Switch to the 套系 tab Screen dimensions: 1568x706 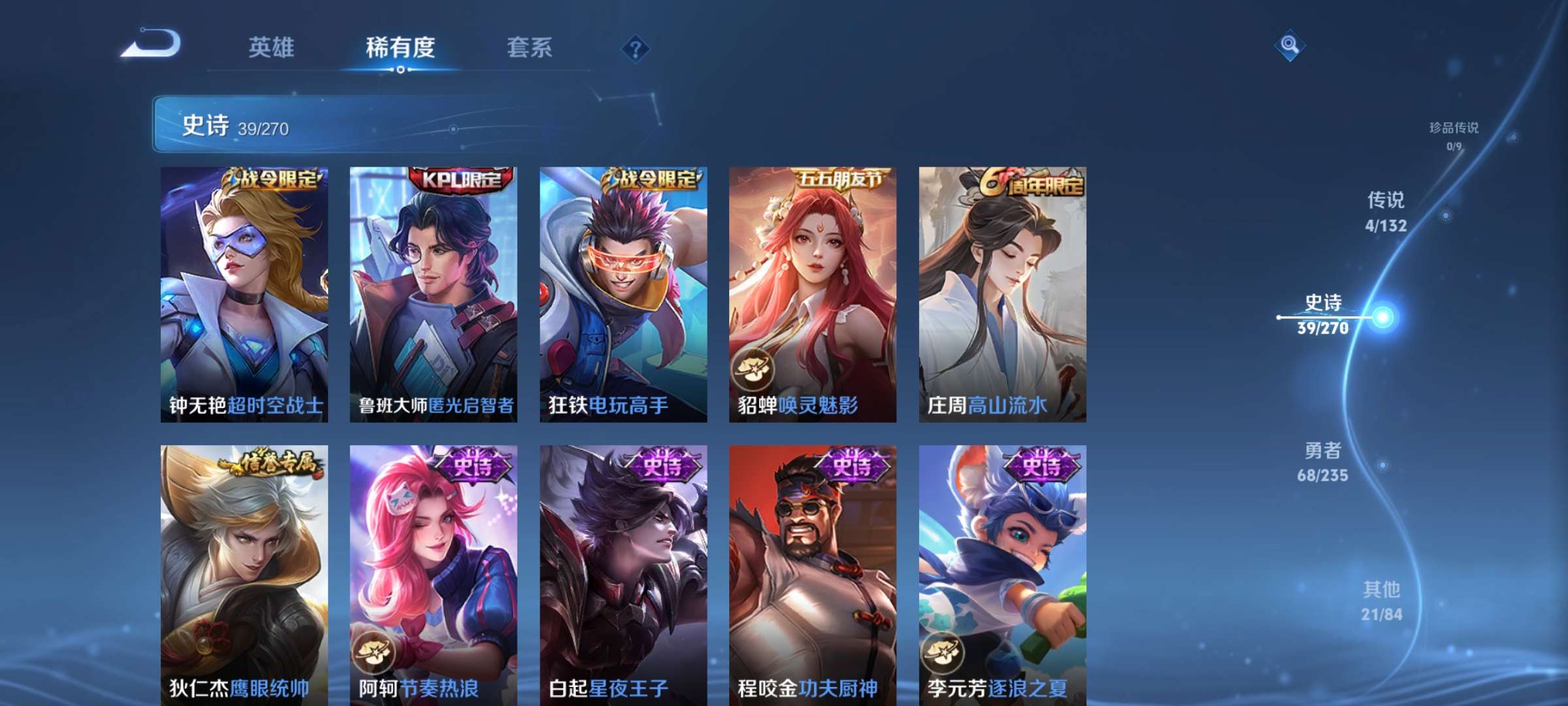pyautogui.click(x=531, y=48)
